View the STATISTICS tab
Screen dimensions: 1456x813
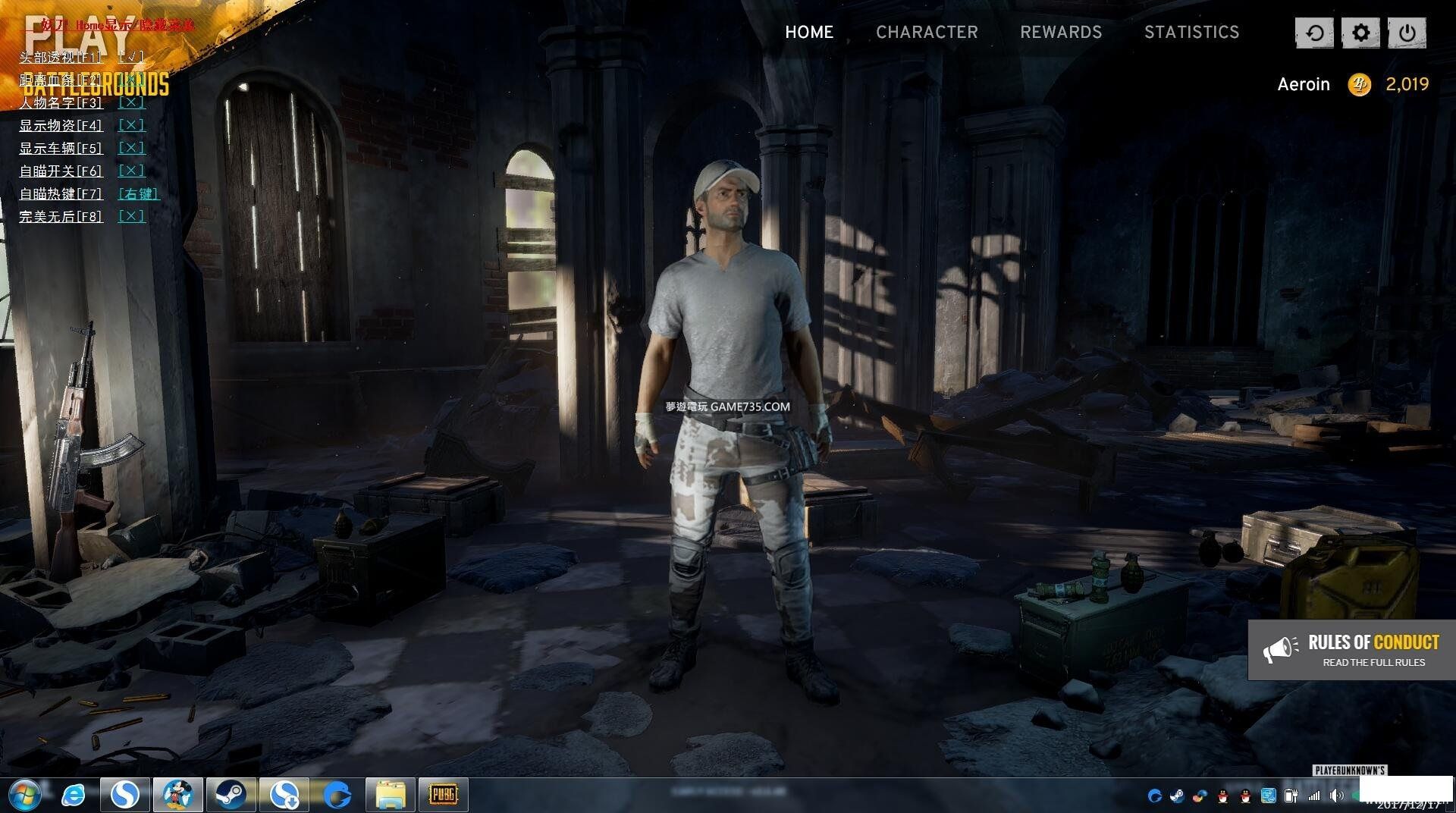coord(1191,32)
